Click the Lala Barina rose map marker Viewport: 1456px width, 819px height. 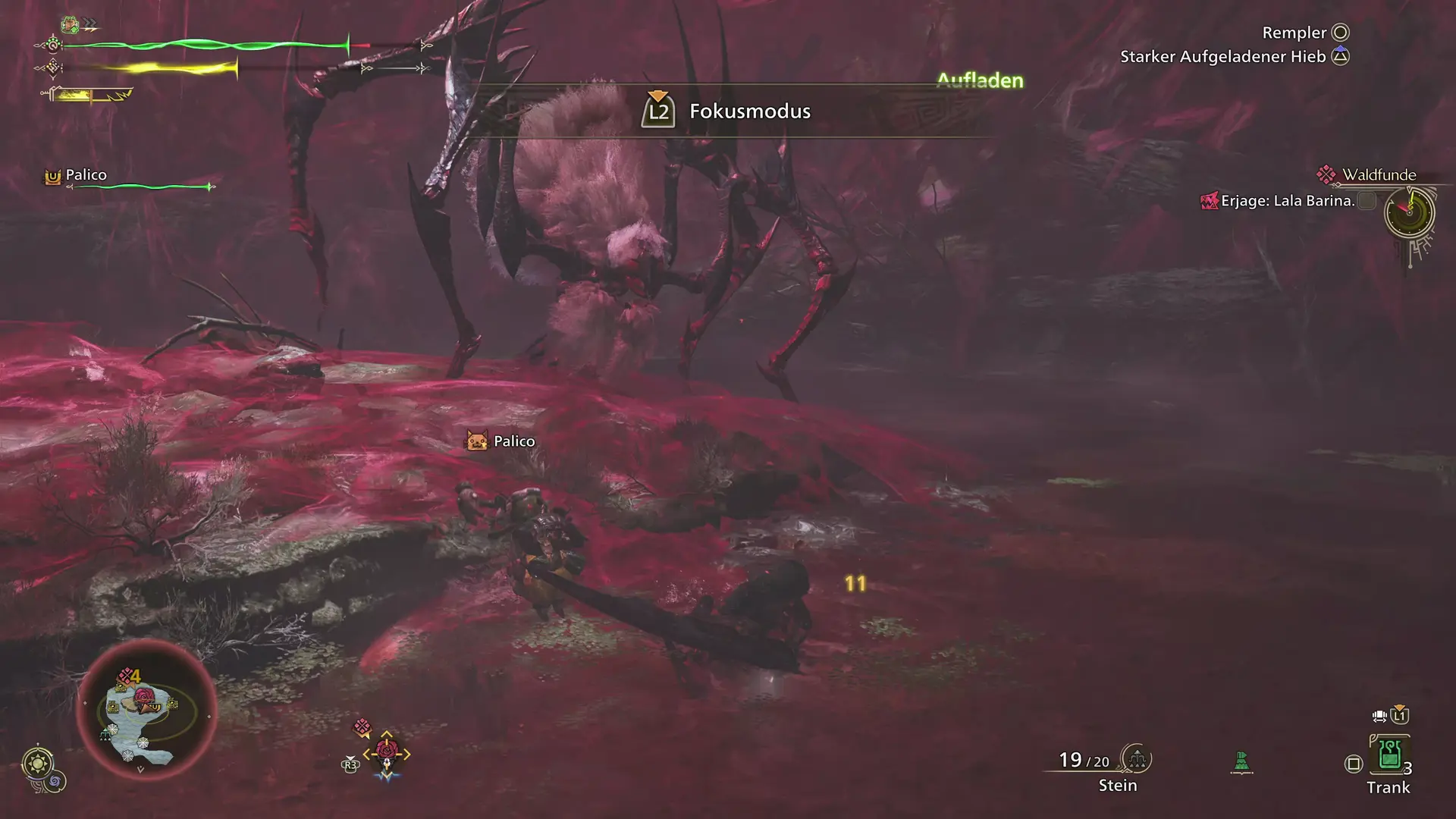tap(144, 696)
